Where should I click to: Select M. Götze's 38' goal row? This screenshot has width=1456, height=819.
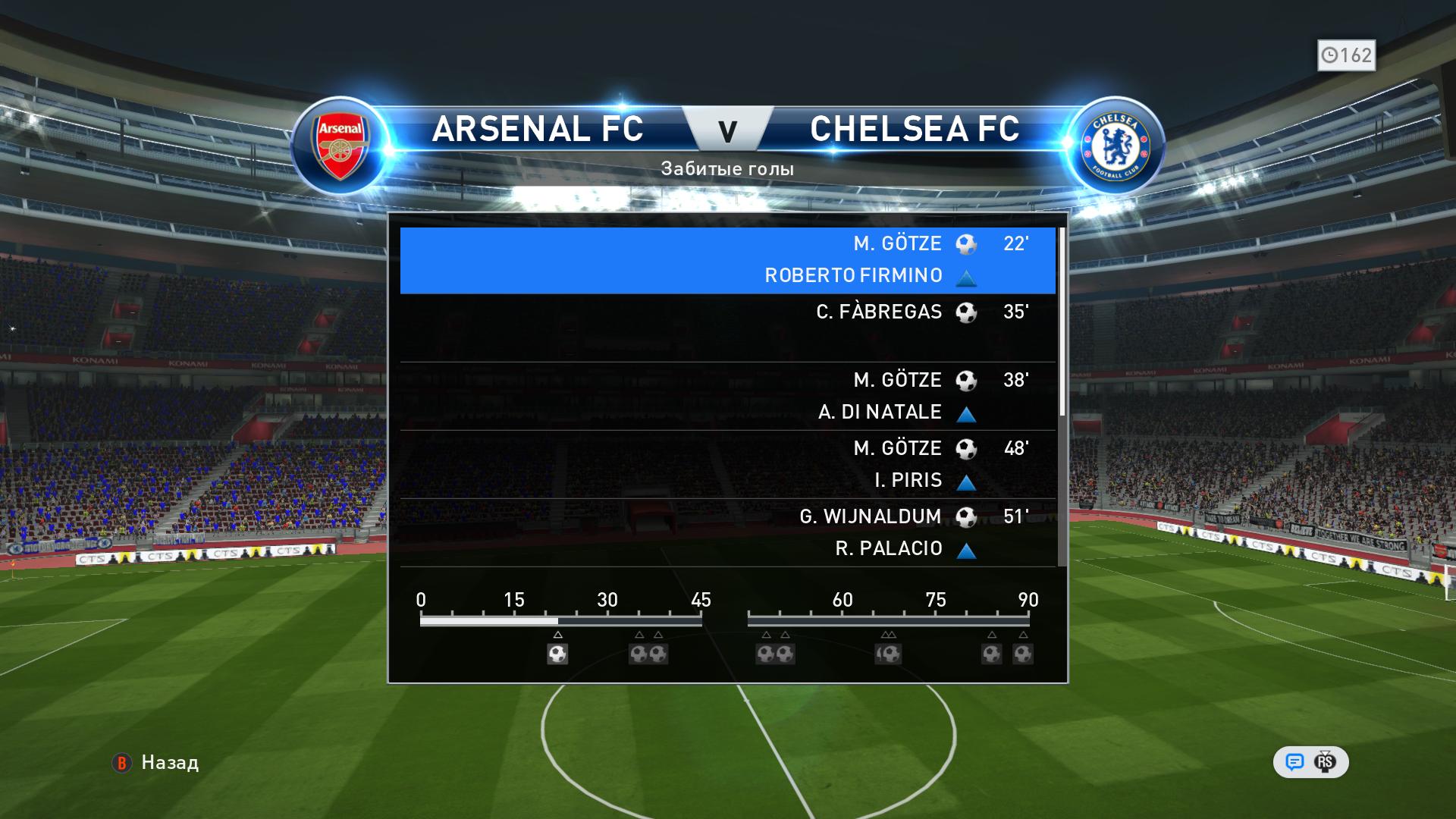pos(726,396)
